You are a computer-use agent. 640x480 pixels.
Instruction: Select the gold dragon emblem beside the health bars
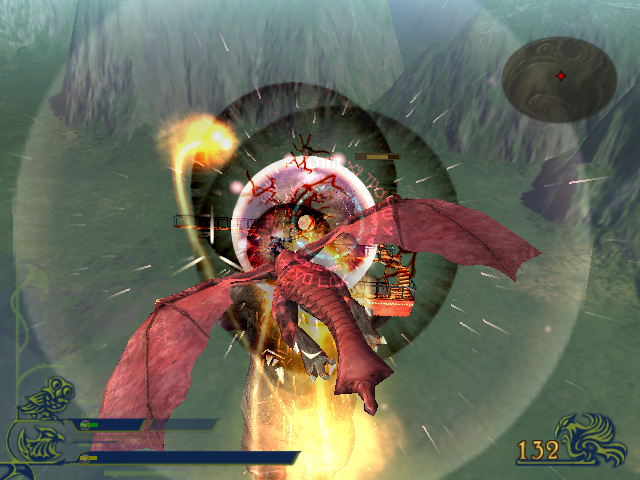coord(42,422)
